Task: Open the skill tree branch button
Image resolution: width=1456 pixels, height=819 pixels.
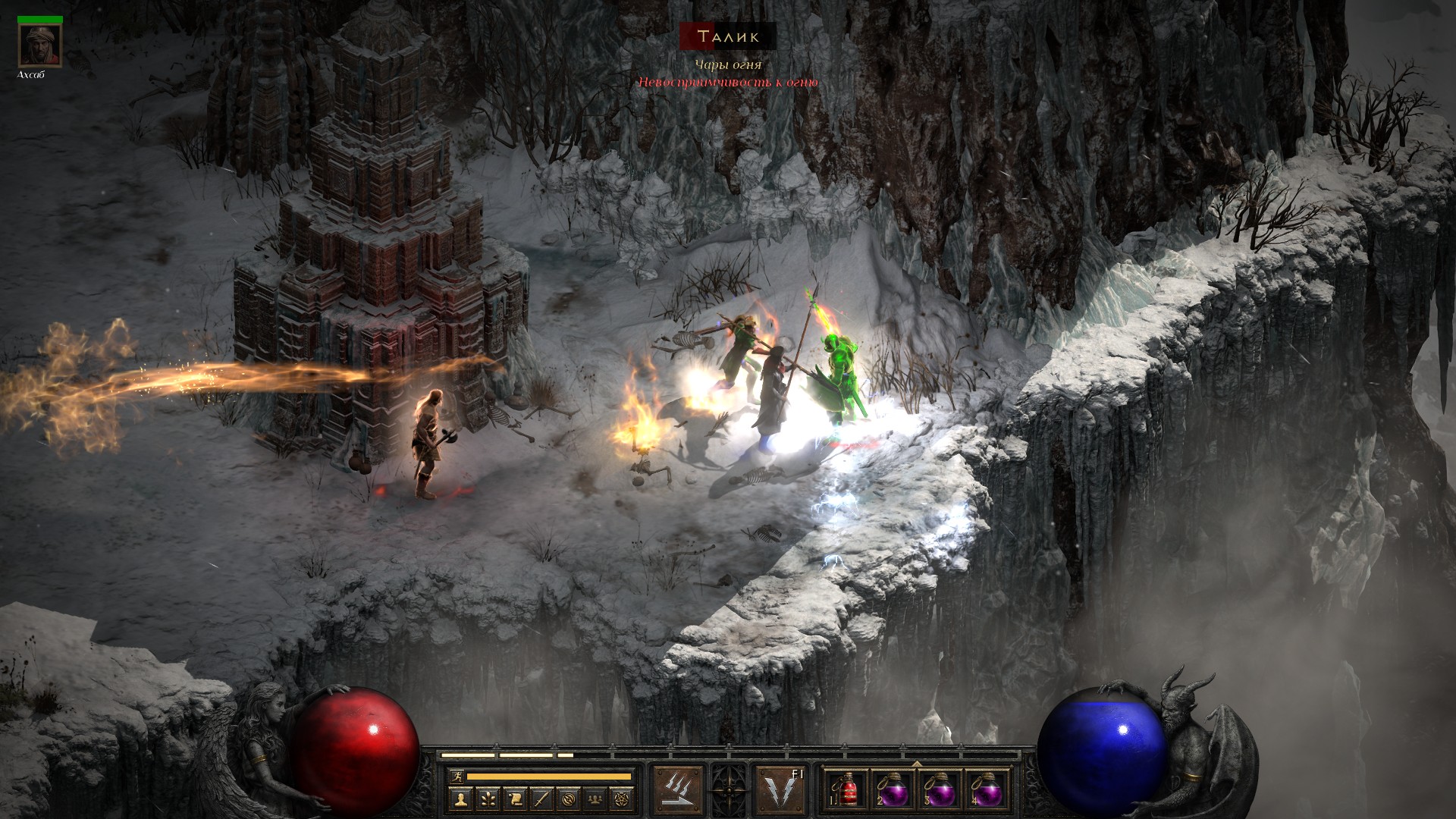Action: point(488,798)
